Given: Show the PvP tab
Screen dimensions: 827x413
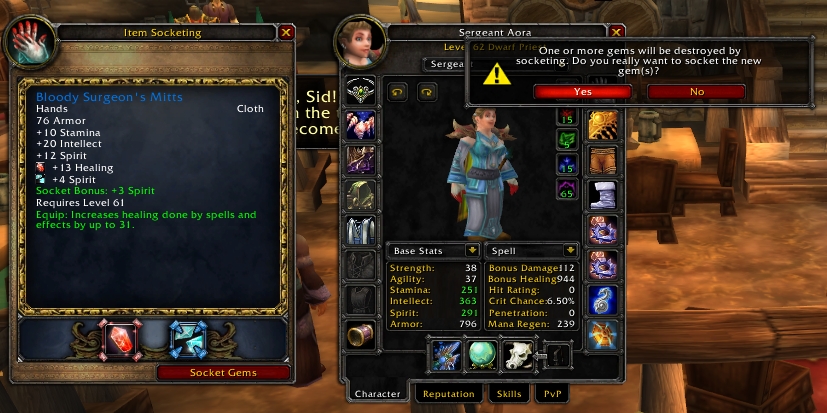Looking at the screenshot, I should click(x=552, y=394).
